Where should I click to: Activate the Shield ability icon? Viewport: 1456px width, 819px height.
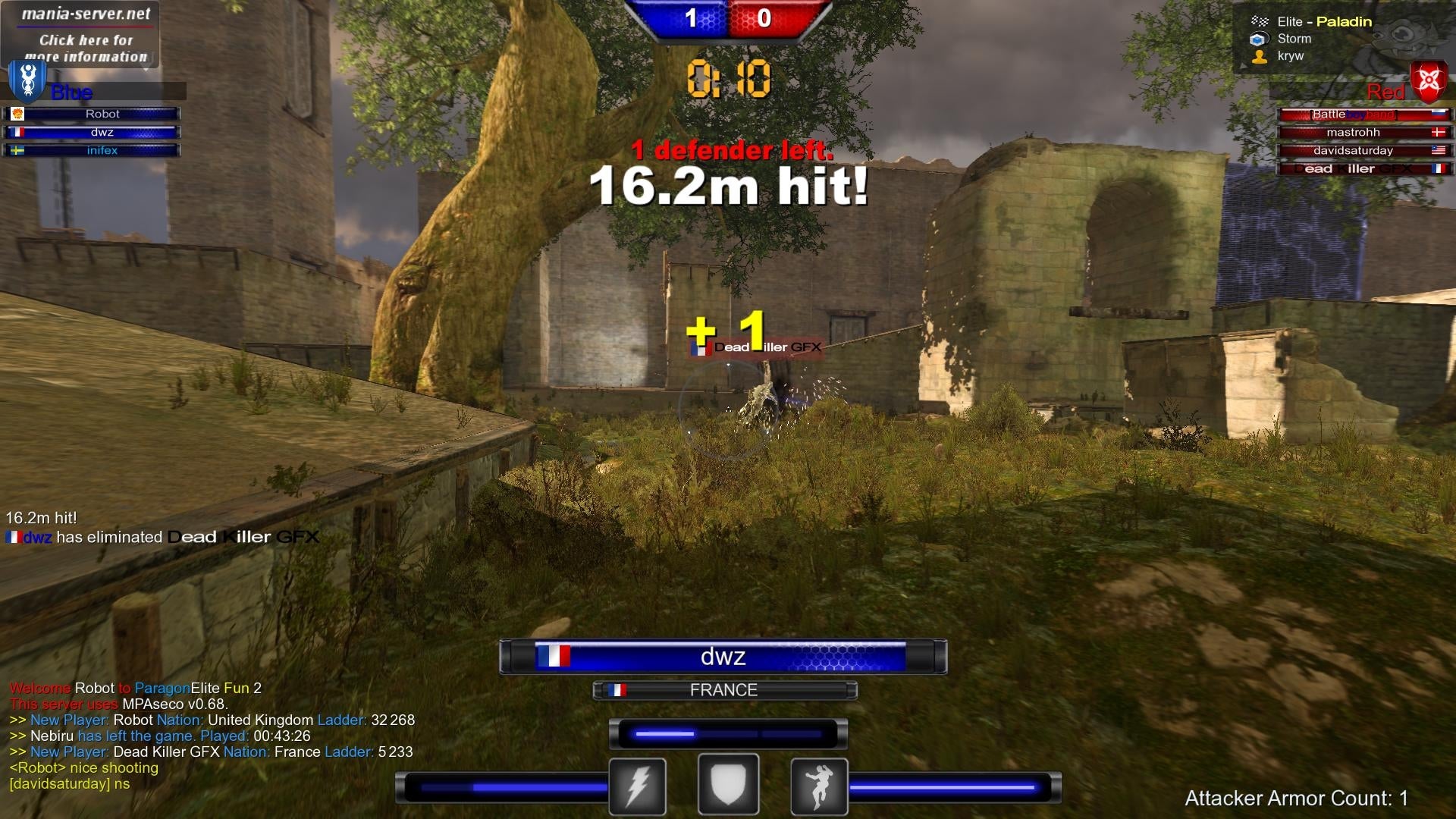(728, 785)
